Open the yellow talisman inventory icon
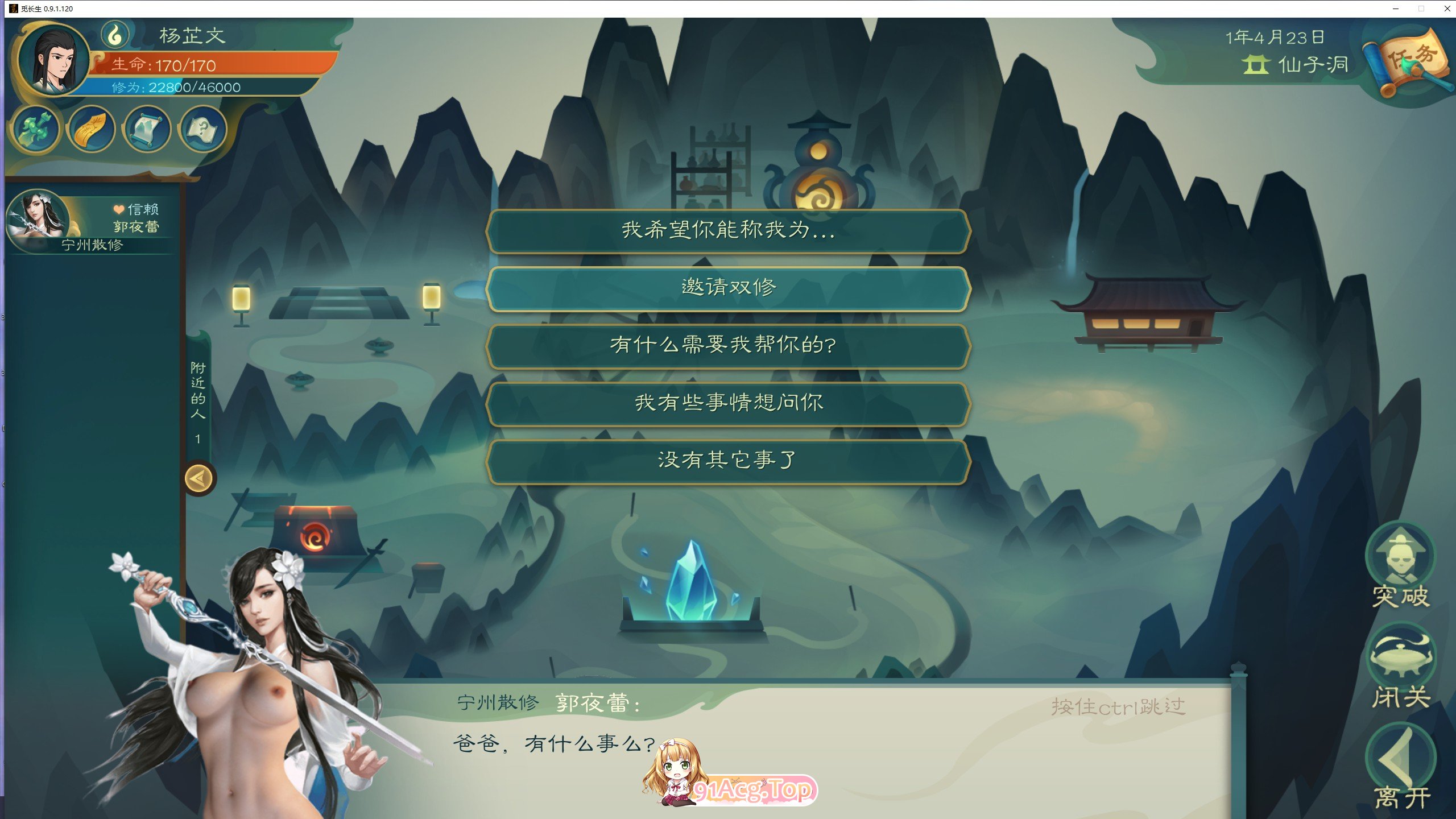 (x=90, y=130)
